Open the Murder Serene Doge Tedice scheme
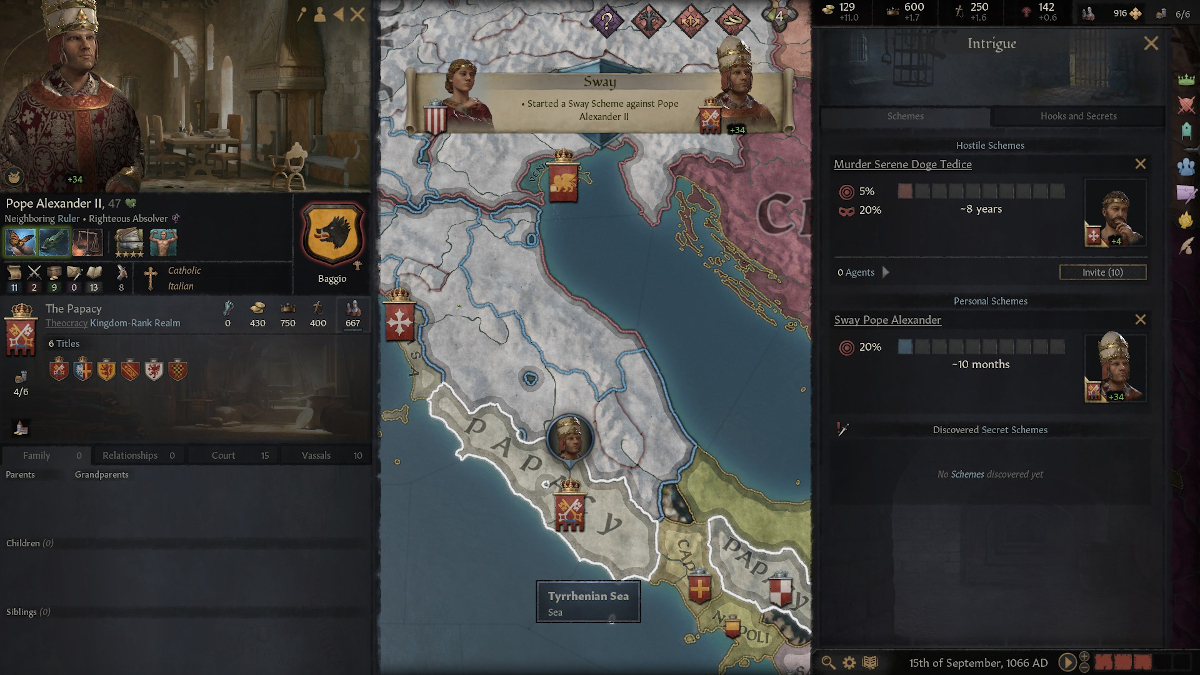This screenshot has height=675, width=1200. (902, 164)
